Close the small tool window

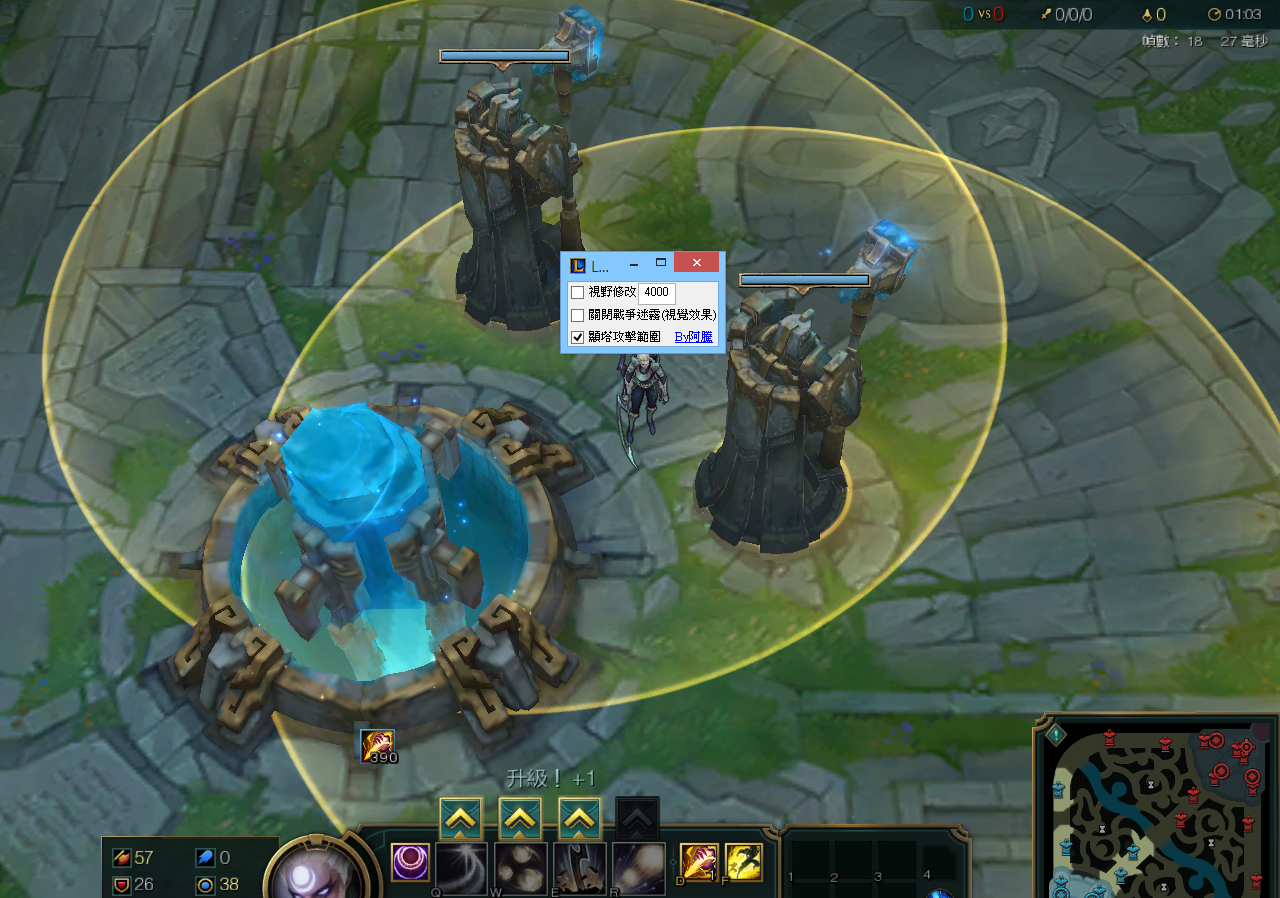click(x=696, y=263)
